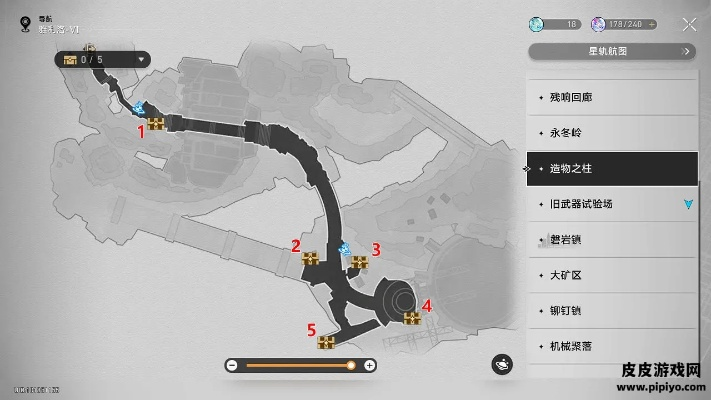Click the map zoom-in plus button
The image size is (711, 400).
(370, 366)
